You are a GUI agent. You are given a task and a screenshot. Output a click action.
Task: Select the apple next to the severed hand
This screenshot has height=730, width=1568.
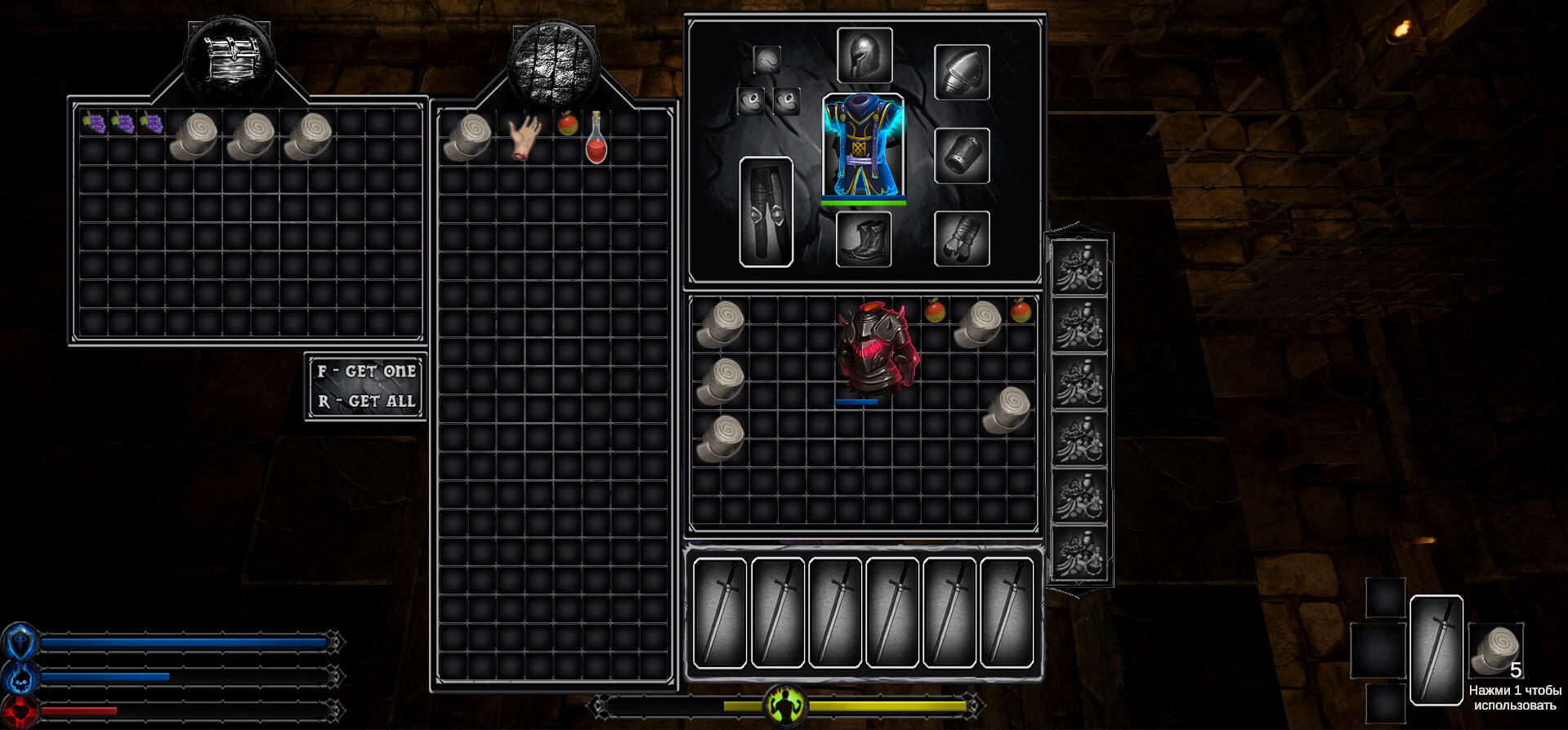[567, 124]
